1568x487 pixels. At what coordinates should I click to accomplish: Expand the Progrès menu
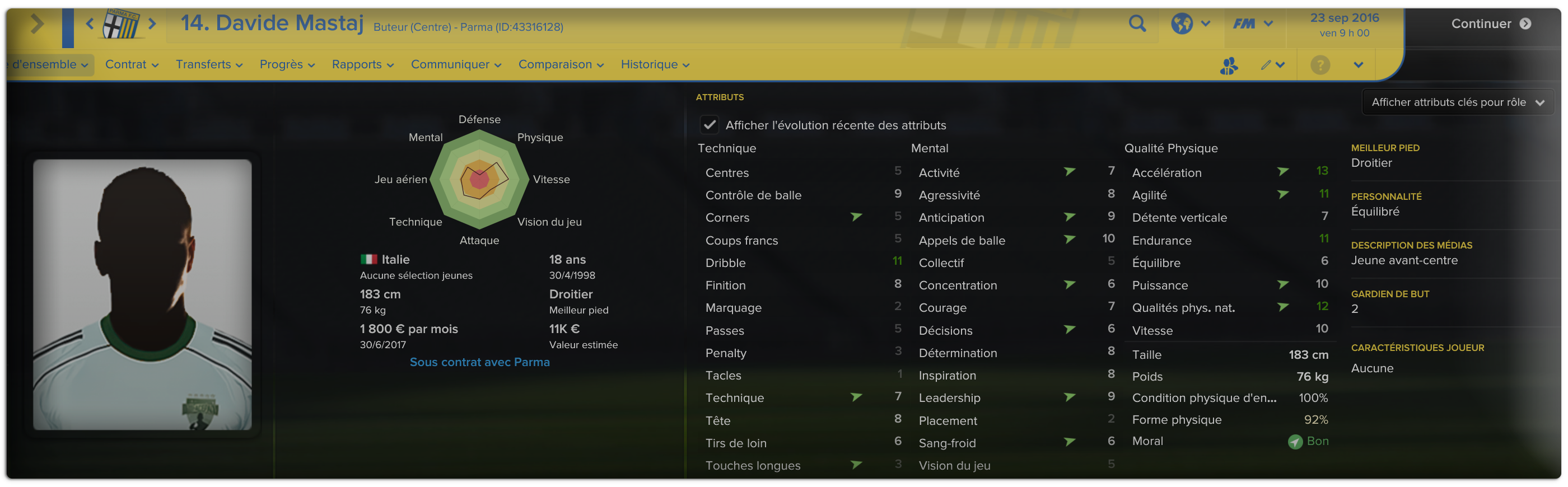pyautogui.click(x=287, y=64)
